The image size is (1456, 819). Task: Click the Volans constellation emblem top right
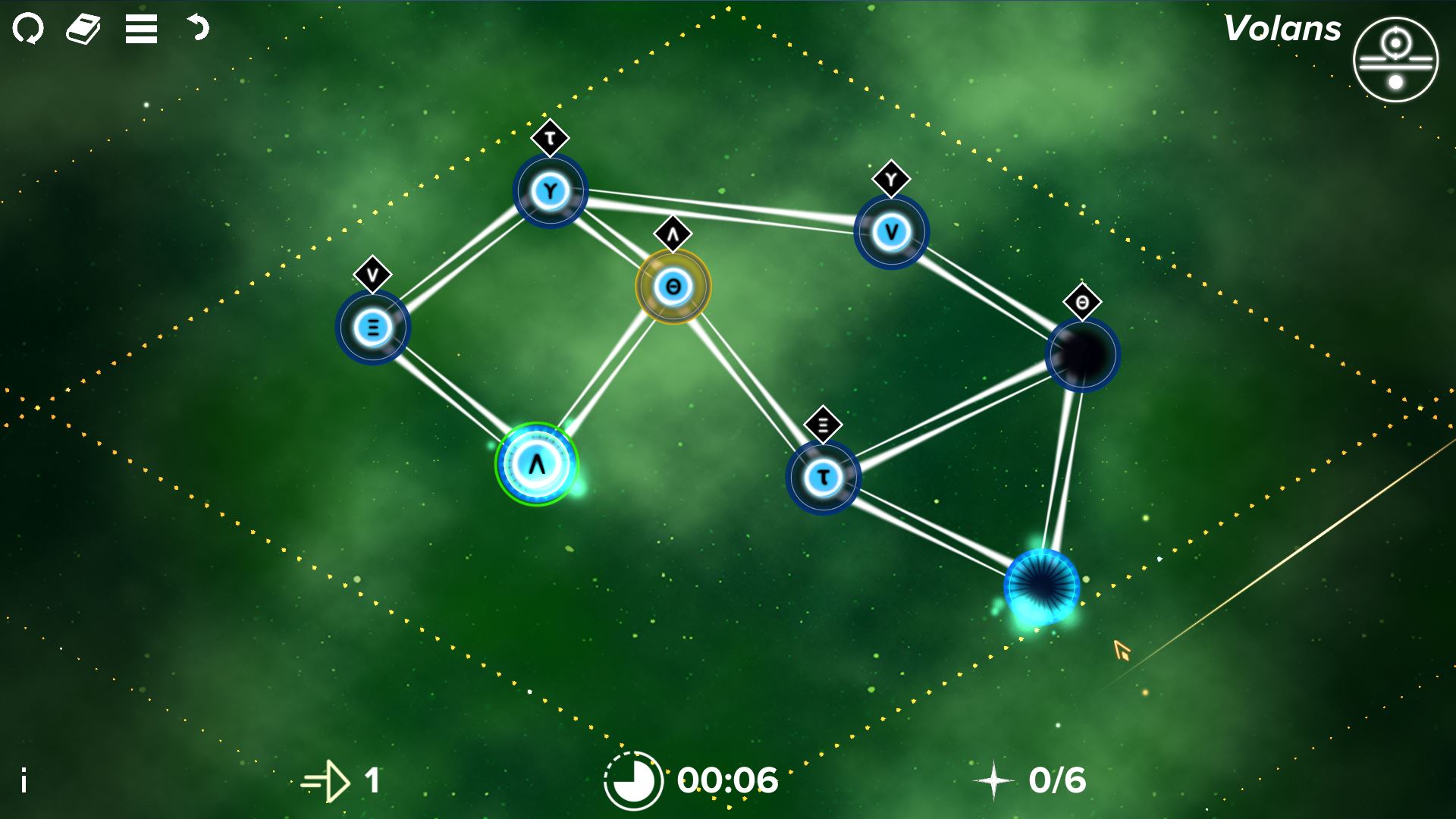tap(1394, 61)
